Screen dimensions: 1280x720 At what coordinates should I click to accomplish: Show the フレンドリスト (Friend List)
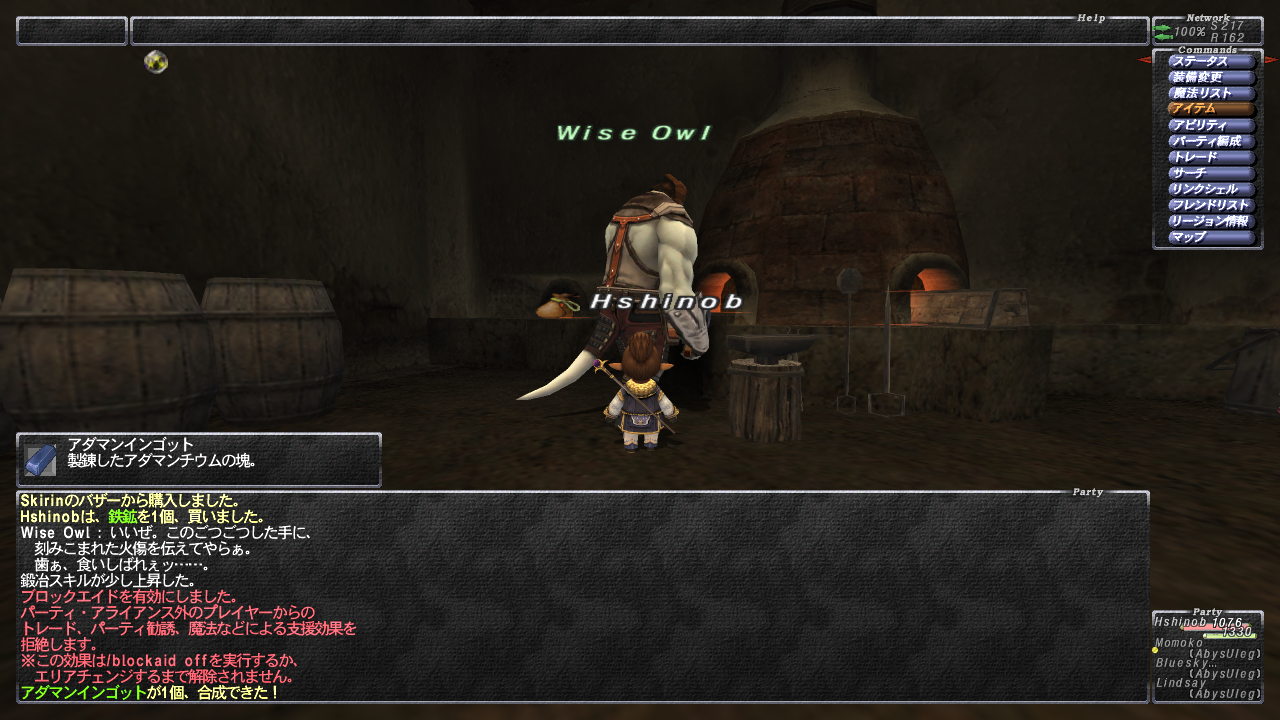pyautogui.click(x=1211, y=206)
